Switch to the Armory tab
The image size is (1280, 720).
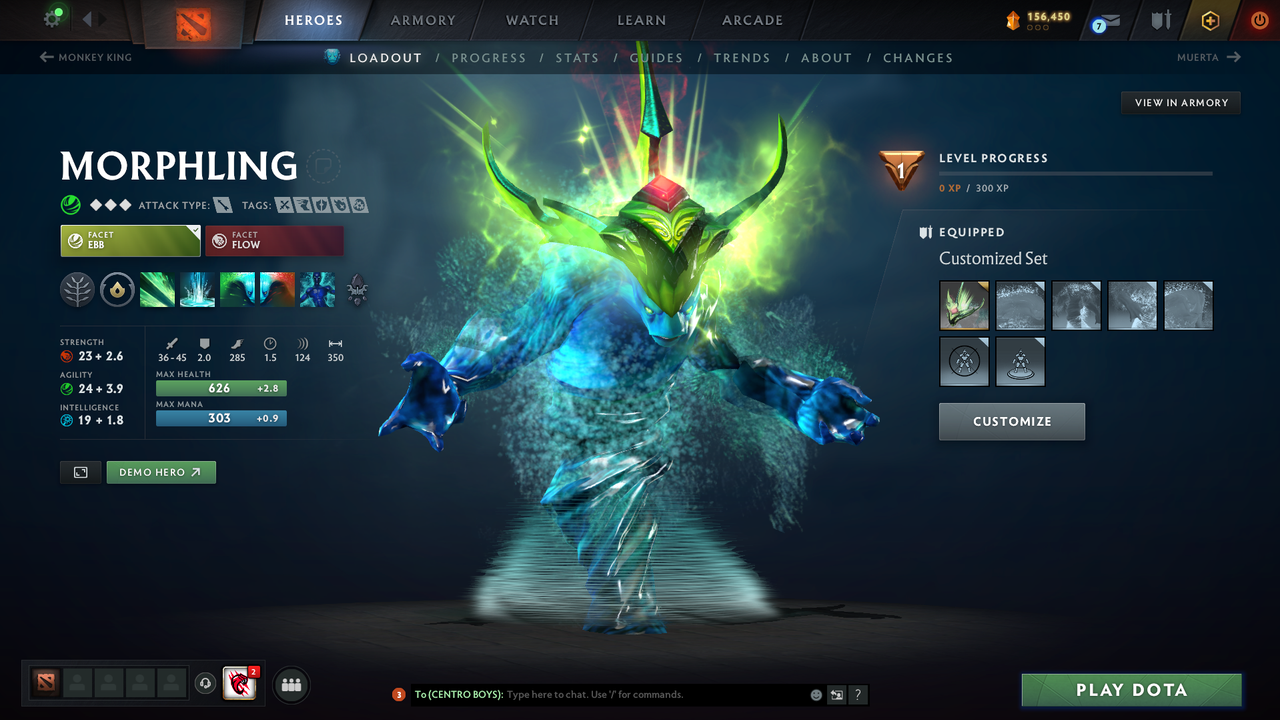(422, 20)
